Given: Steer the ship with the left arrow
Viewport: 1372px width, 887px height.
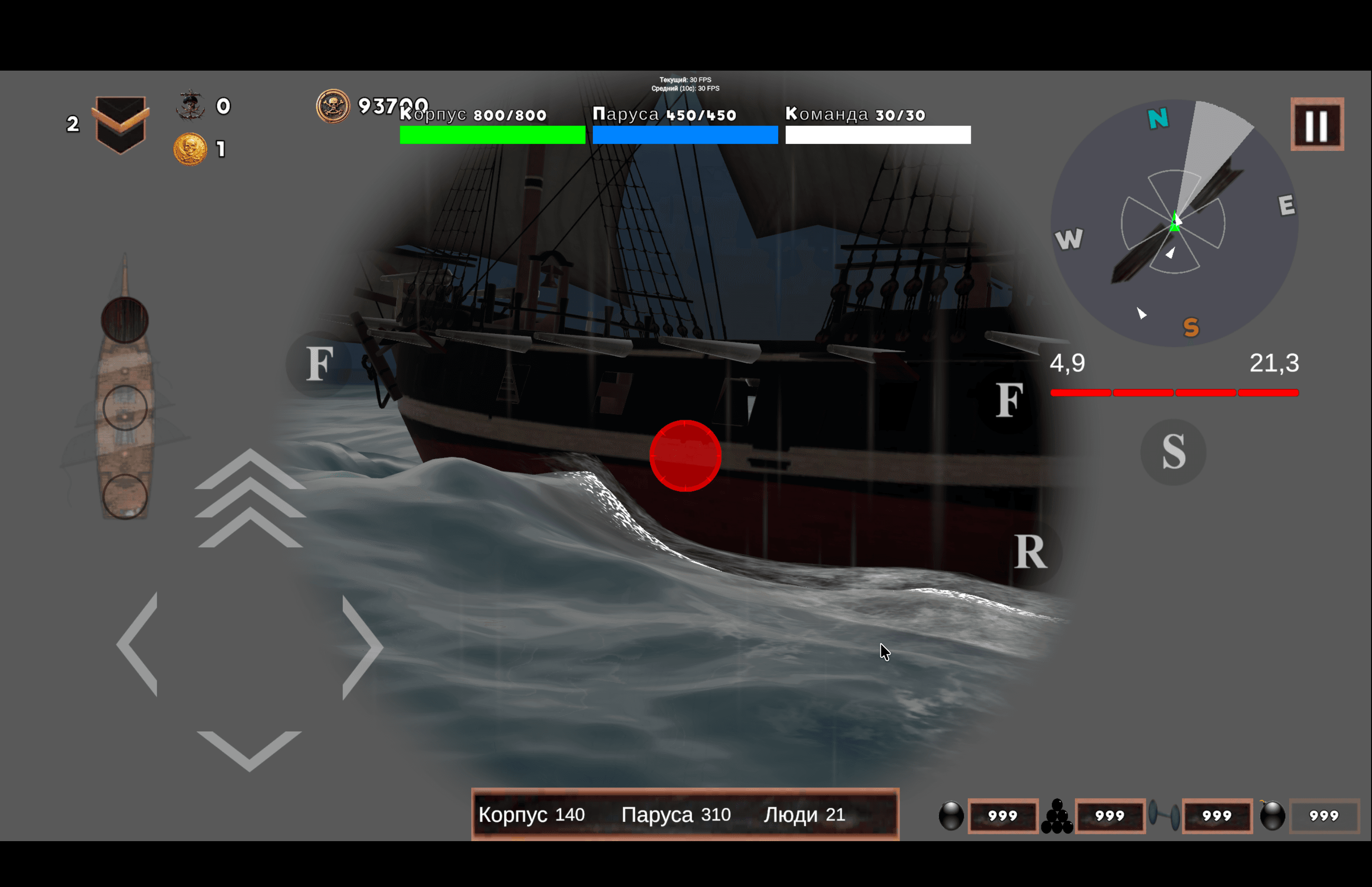Looking at the screenshot, I should tap(138, 644).
